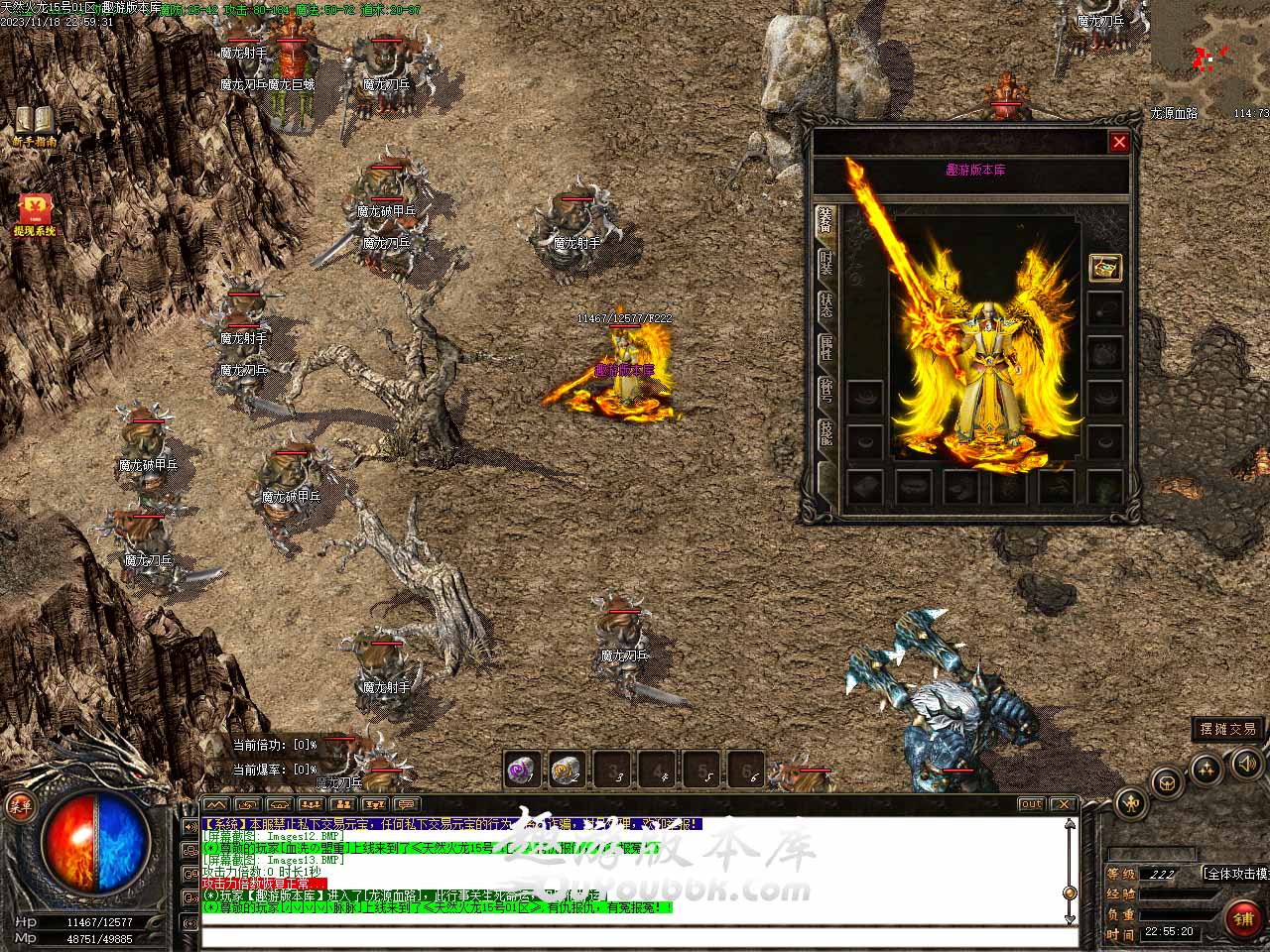Switch to the 技能 skills tab
Screen dimensions: 1270x952
(x=825, y=433)
